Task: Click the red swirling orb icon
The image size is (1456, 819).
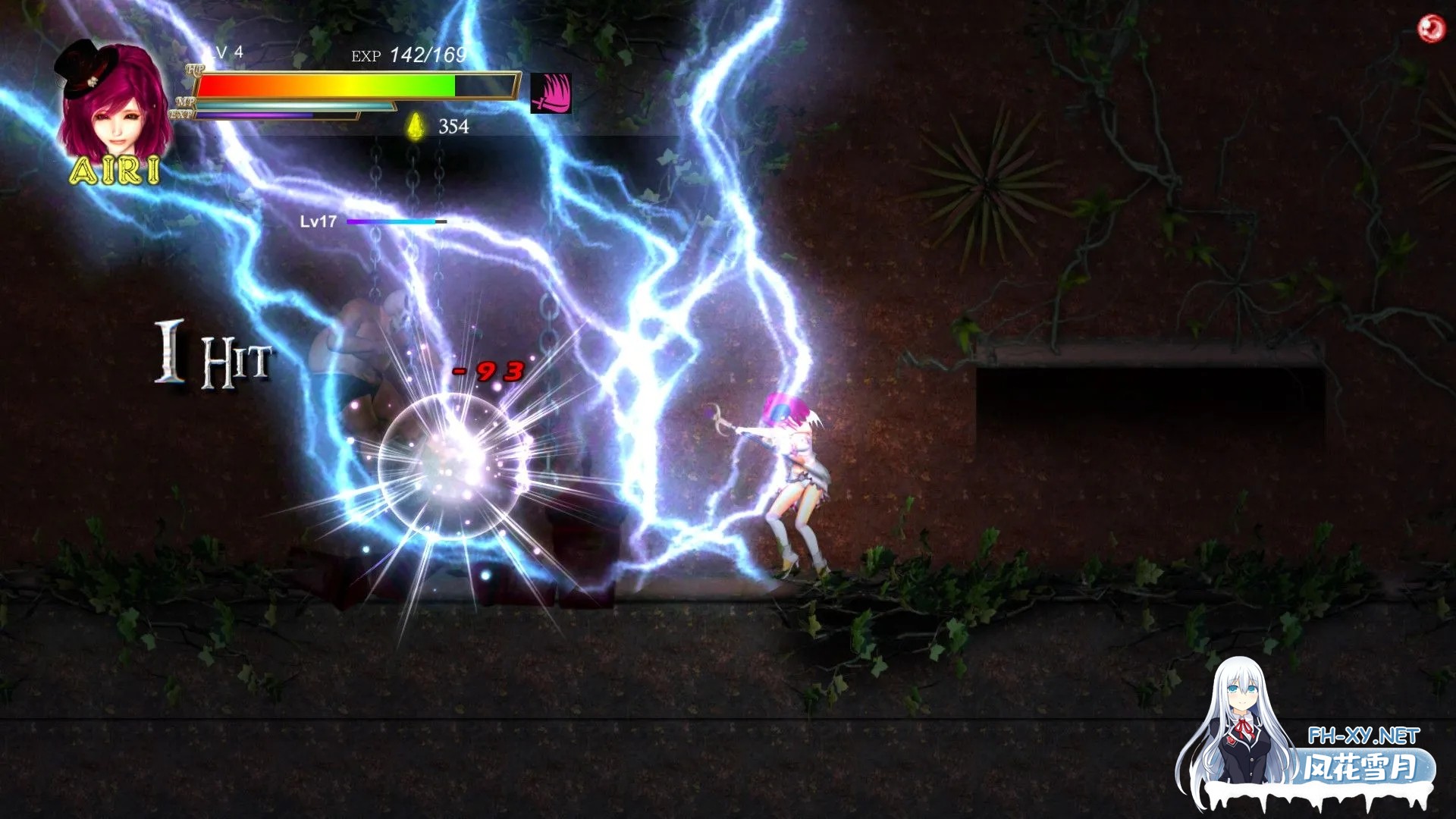Action: [1431, 29]
